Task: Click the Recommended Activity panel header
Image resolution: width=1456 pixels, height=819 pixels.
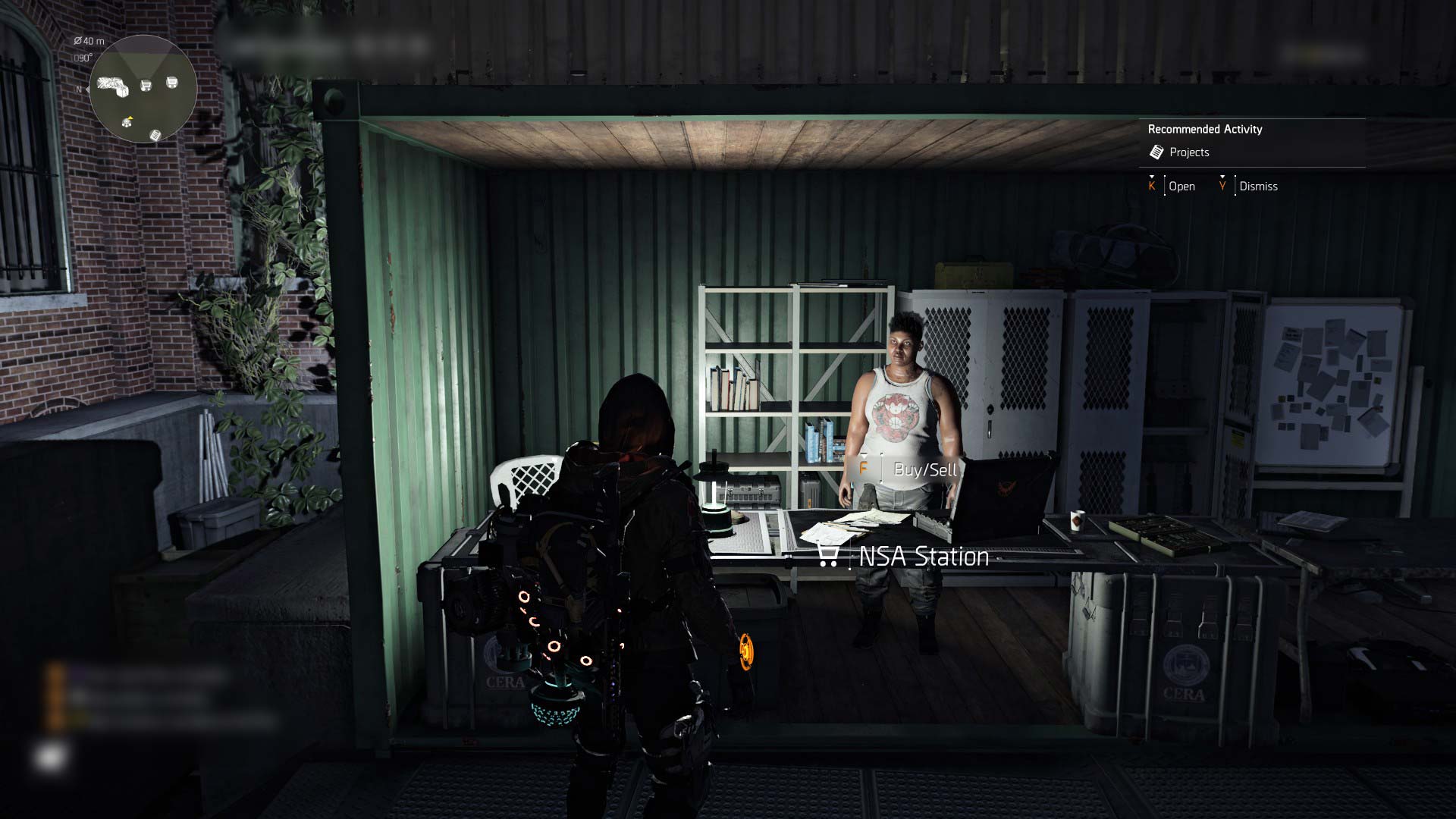Action: (1204, 129)
